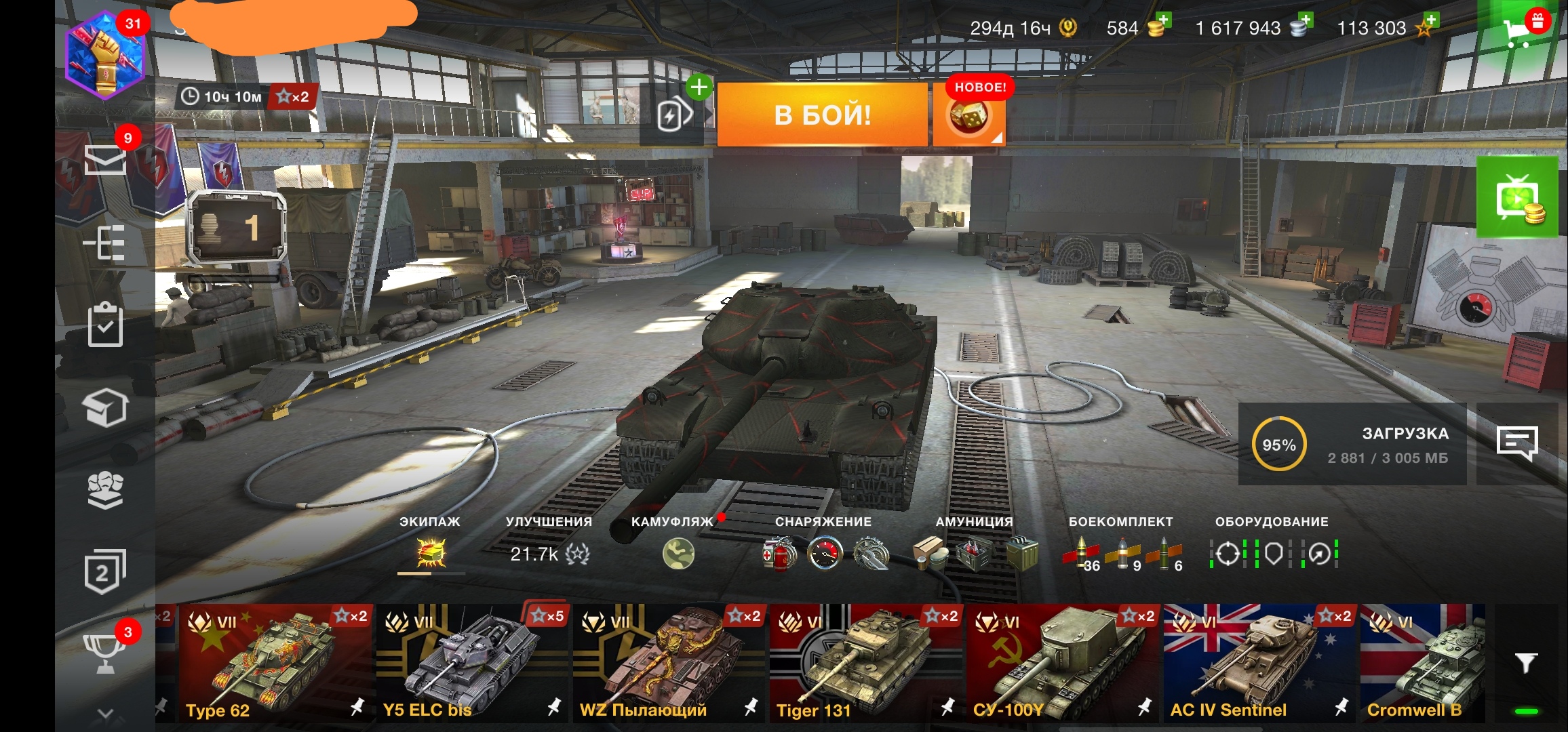Open the dice game mode selector
The height and width of the screenshot is (732, 1568).
968,117
